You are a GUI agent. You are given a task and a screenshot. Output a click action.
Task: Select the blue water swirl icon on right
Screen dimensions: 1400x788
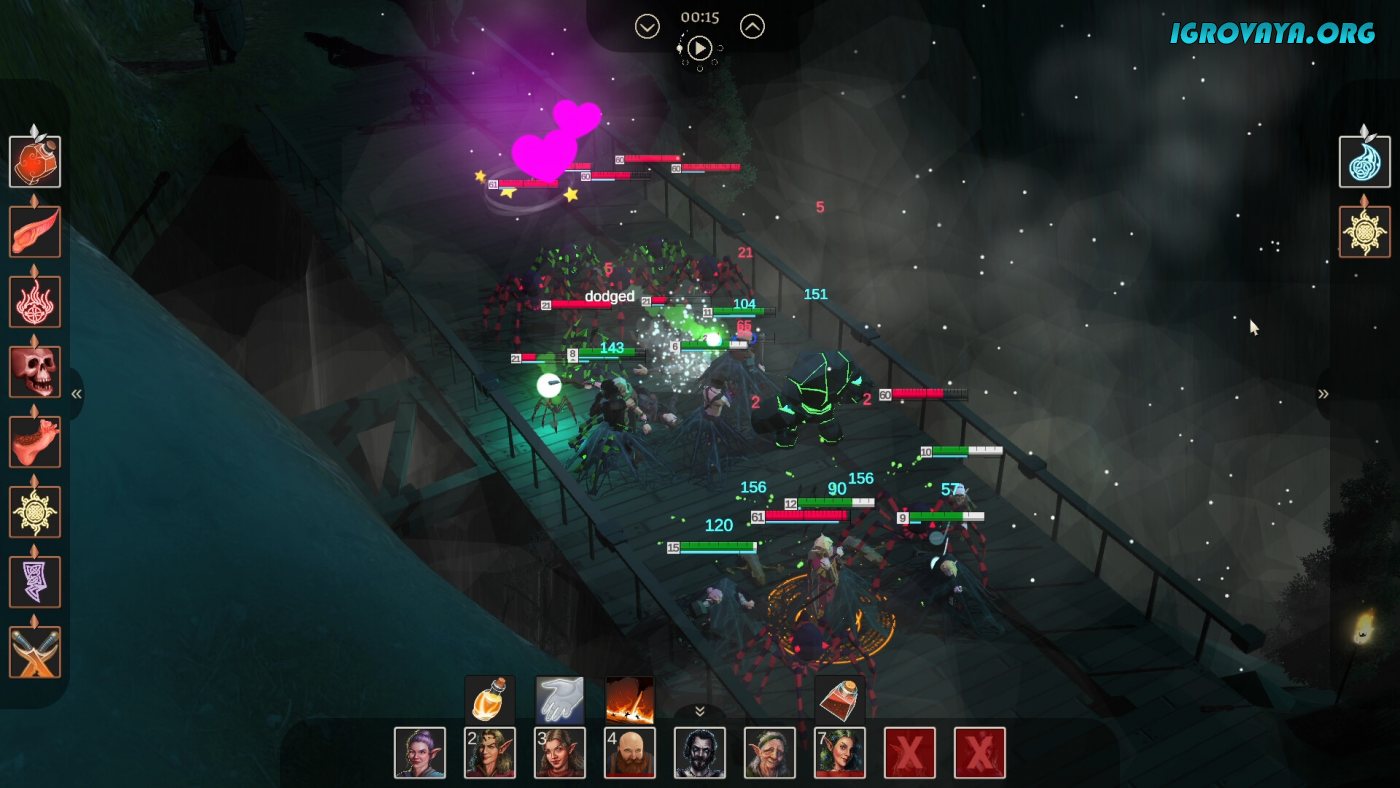pyautogui.click(x=1365, y=162)
